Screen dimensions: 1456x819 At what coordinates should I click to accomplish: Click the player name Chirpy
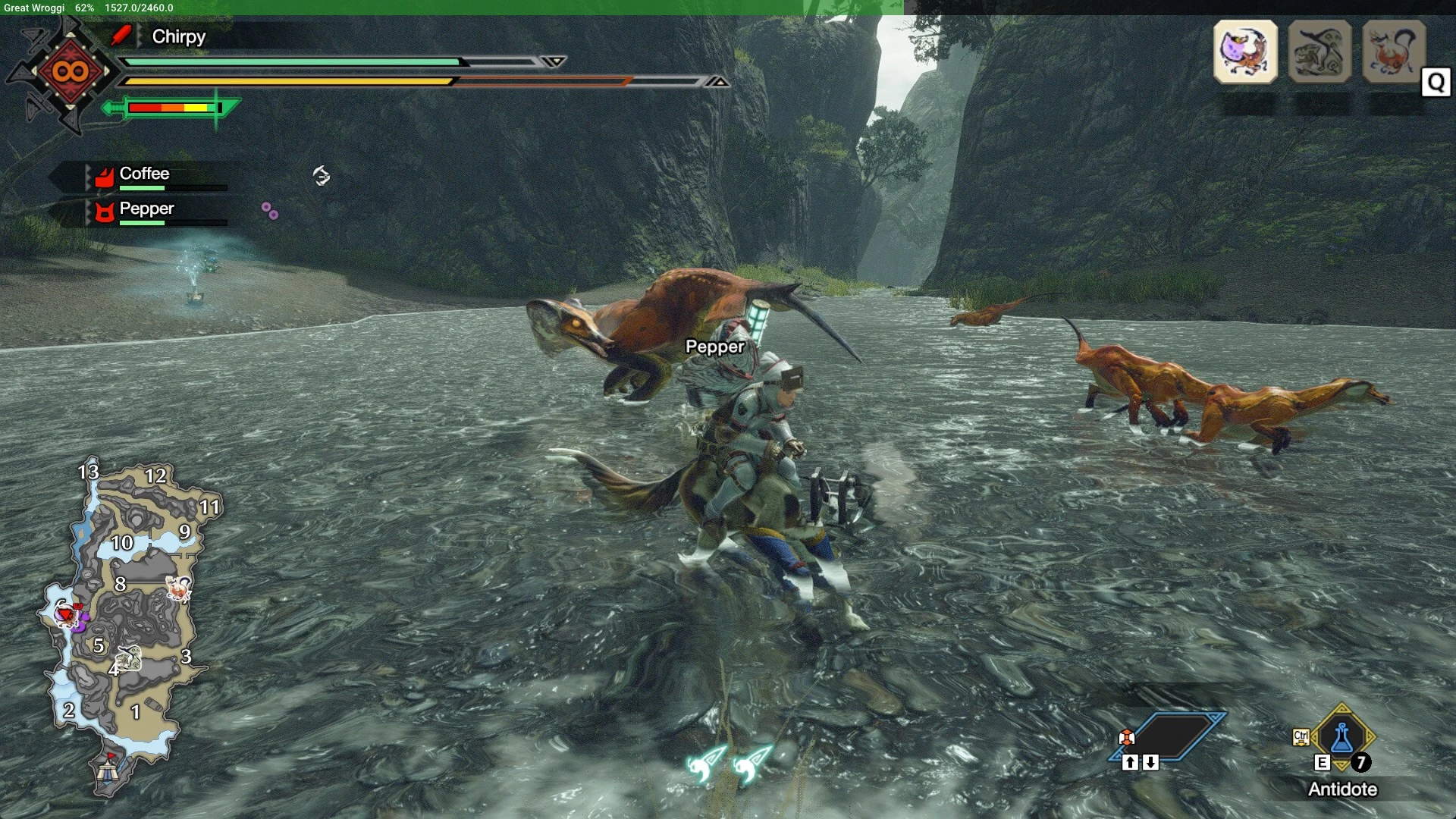(x=178, y=36)
